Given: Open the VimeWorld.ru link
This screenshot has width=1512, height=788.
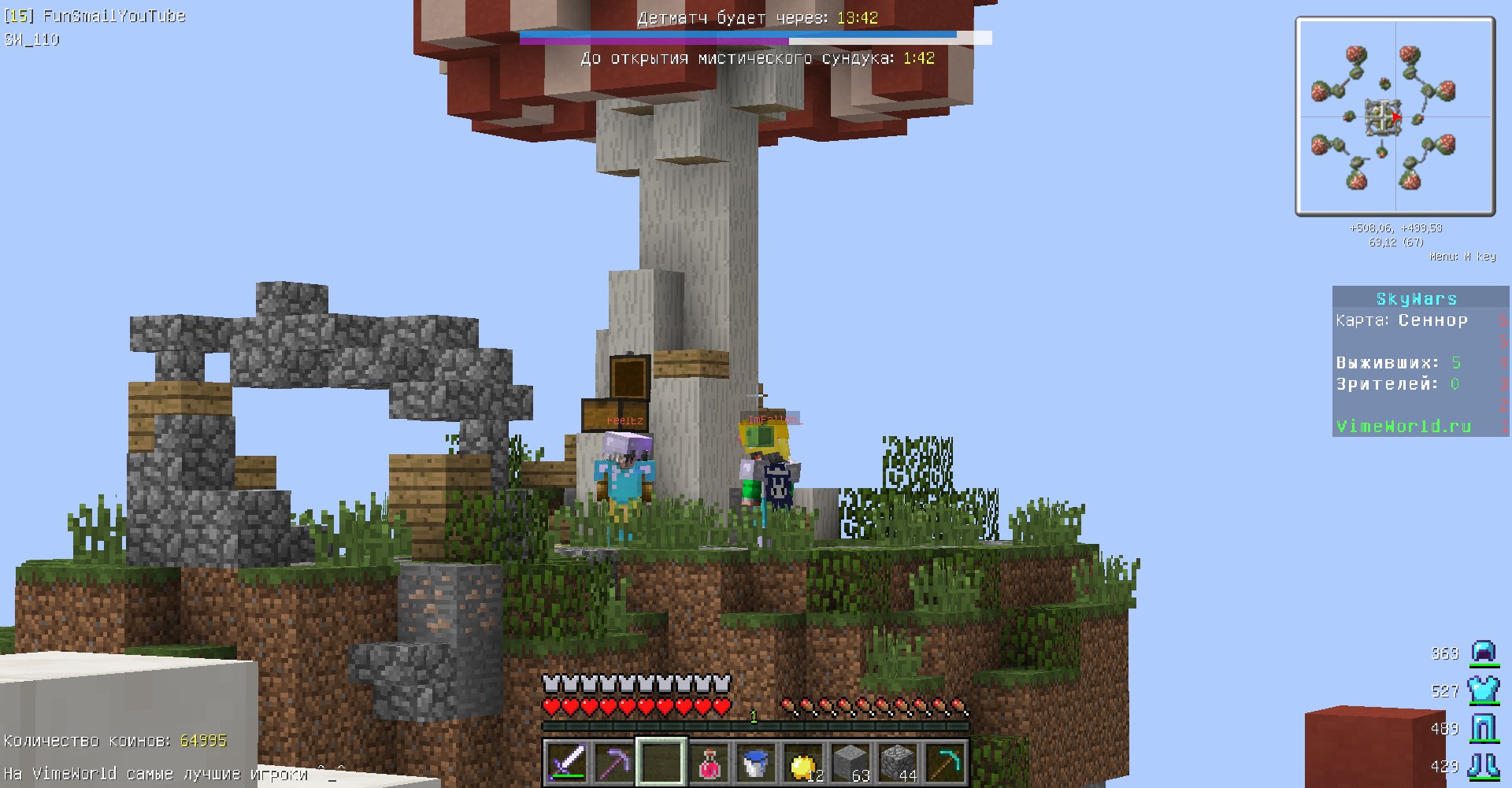Looking at the screenshot, I should [x=1404, y=426].
